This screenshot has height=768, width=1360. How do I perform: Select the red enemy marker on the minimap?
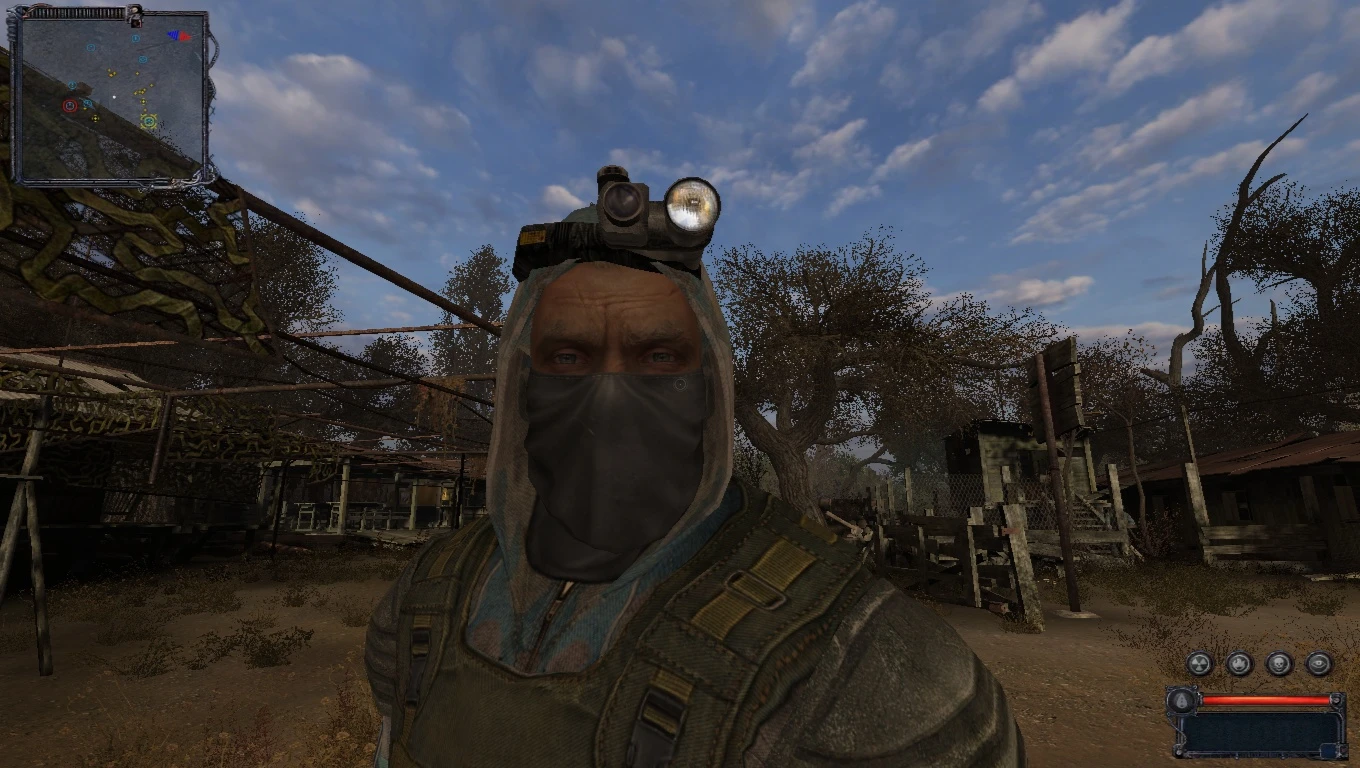69,105
